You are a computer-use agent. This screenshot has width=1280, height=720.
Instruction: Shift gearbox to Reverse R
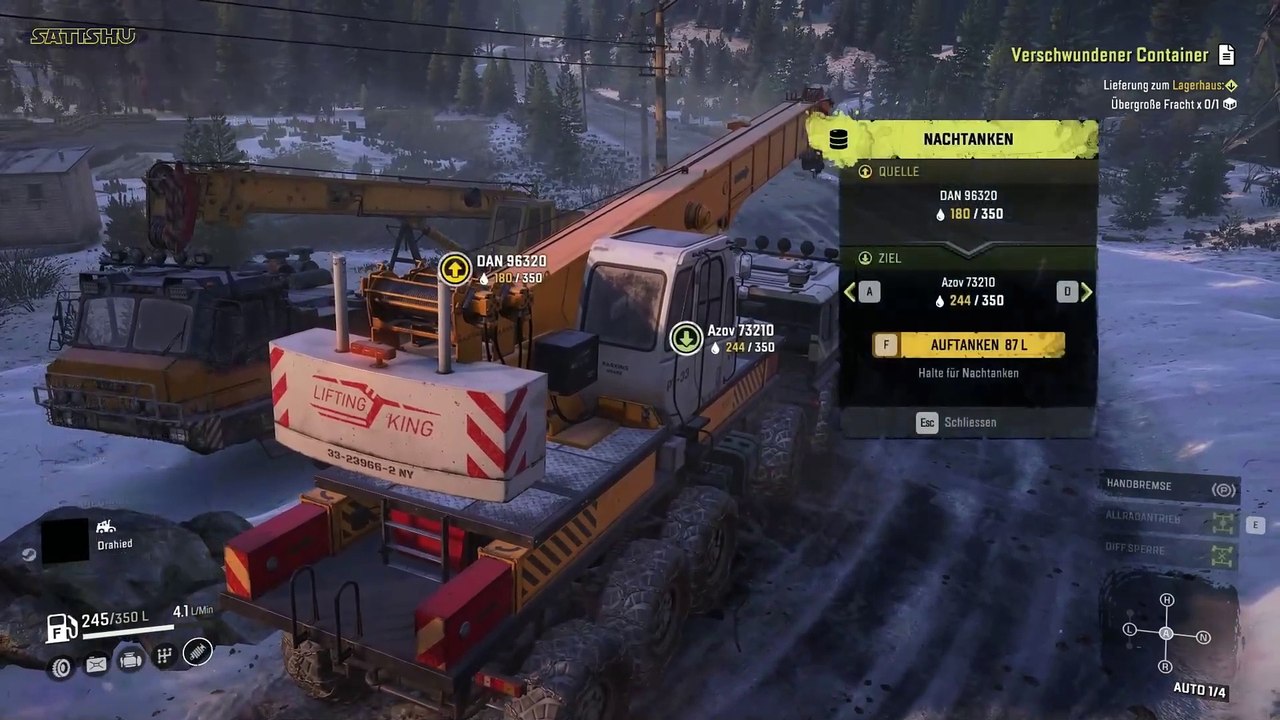(1165, 666)
